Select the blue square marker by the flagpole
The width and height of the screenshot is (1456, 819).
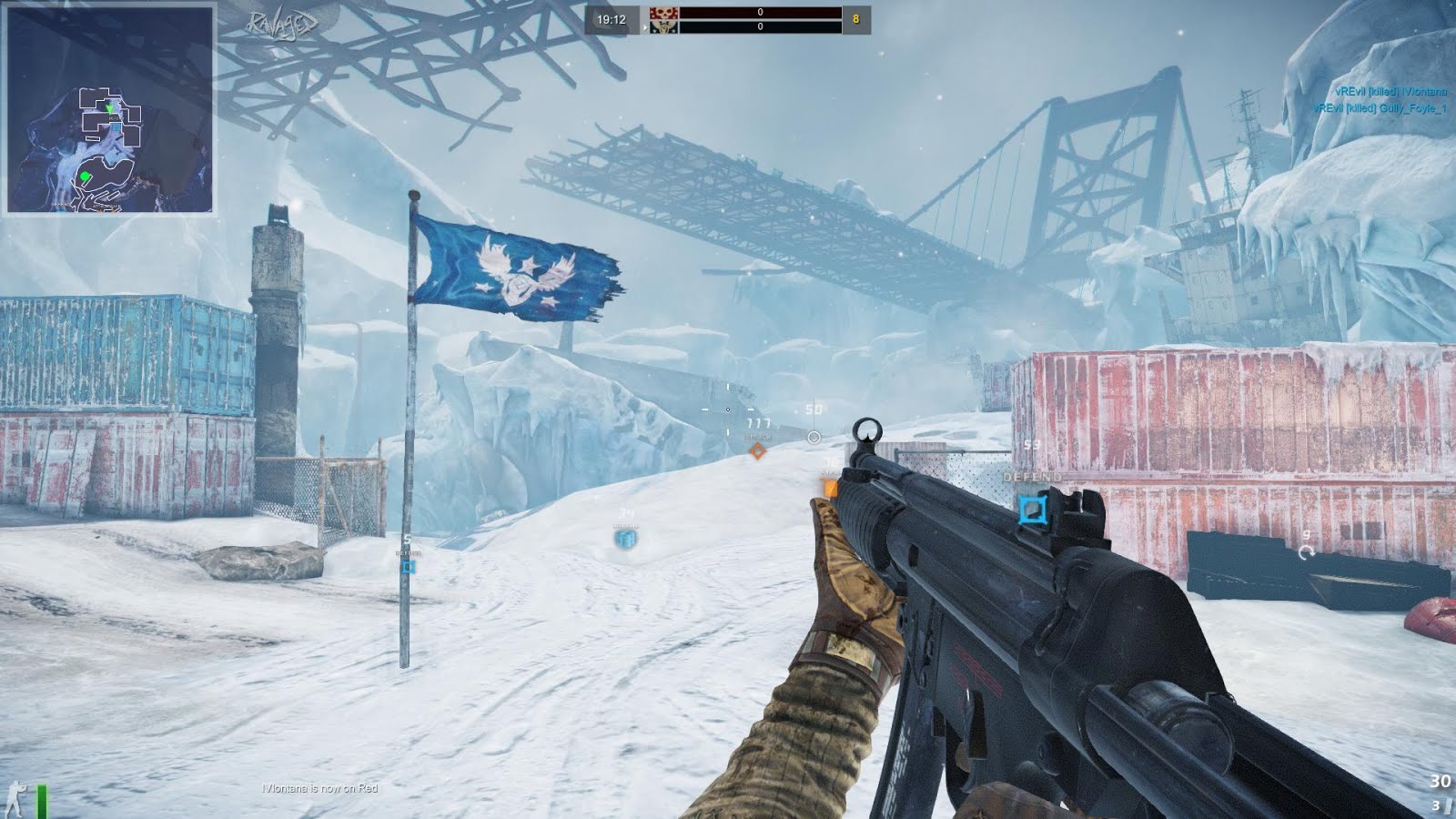(409, 567)
